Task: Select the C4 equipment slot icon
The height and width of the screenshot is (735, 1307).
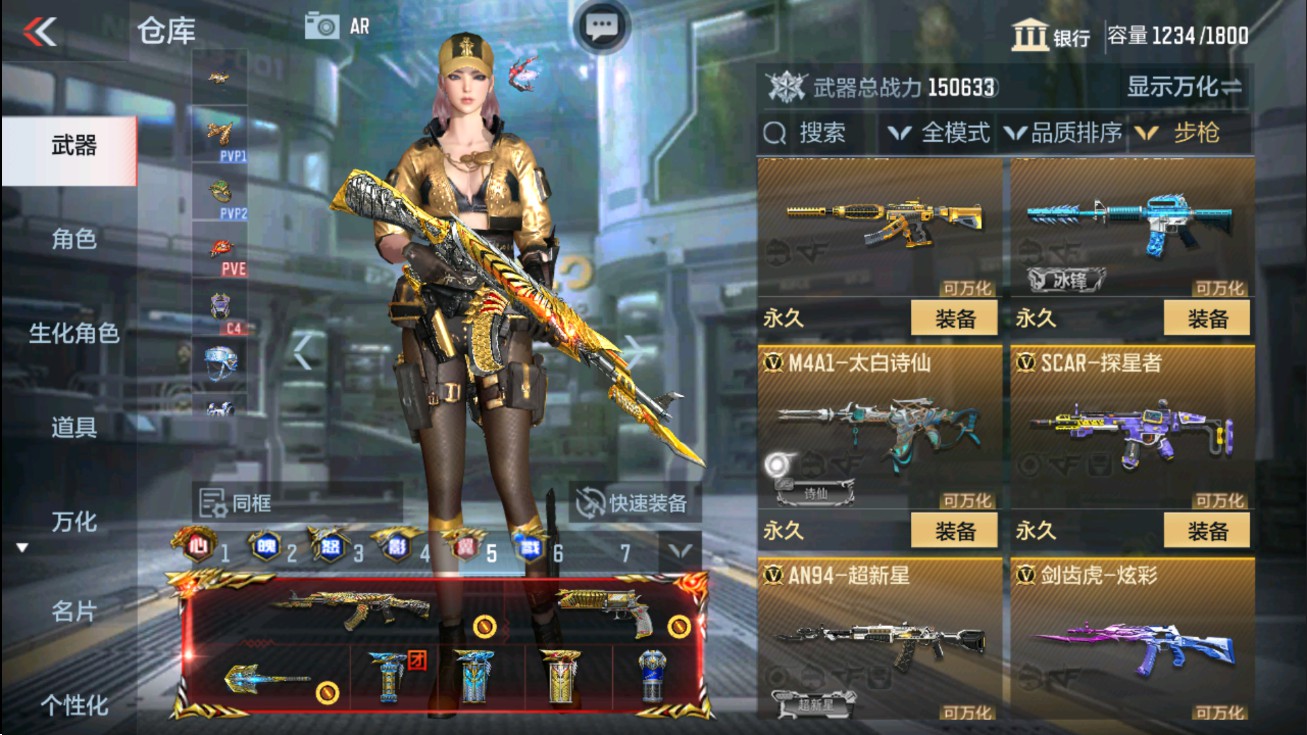Action: (220, 303)
